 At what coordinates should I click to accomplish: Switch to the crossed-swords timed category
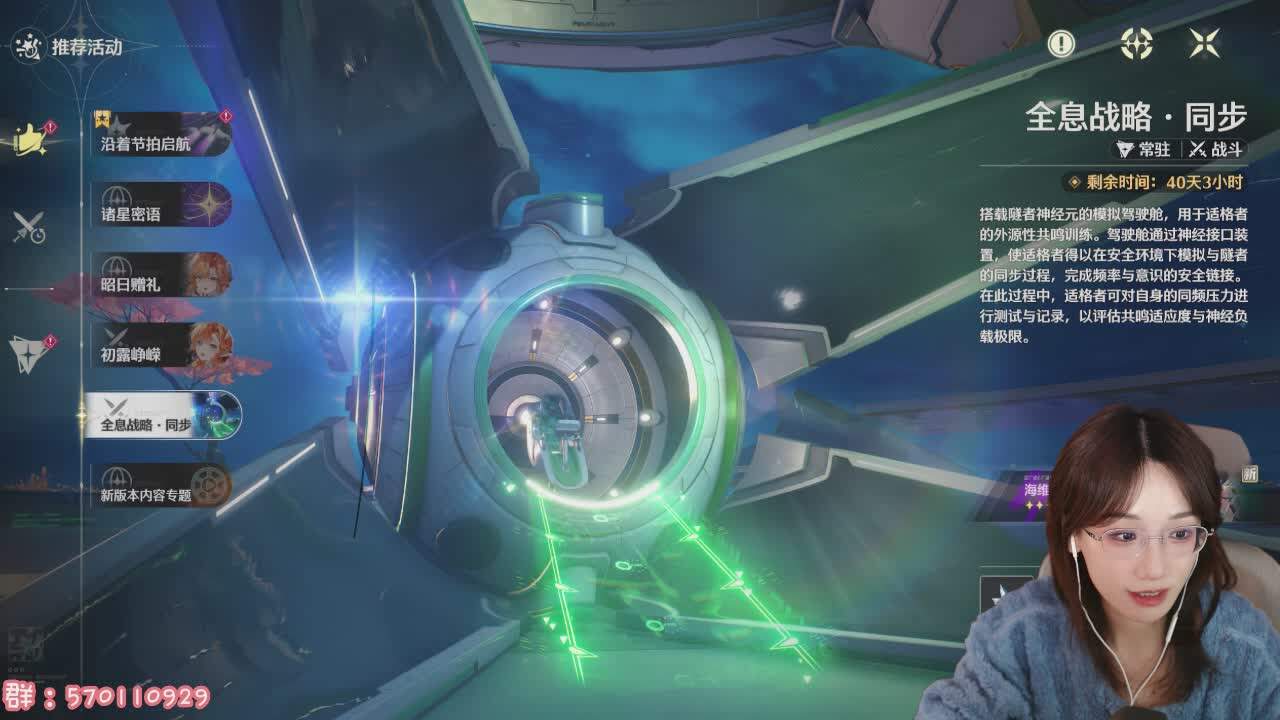pos(29,228)
